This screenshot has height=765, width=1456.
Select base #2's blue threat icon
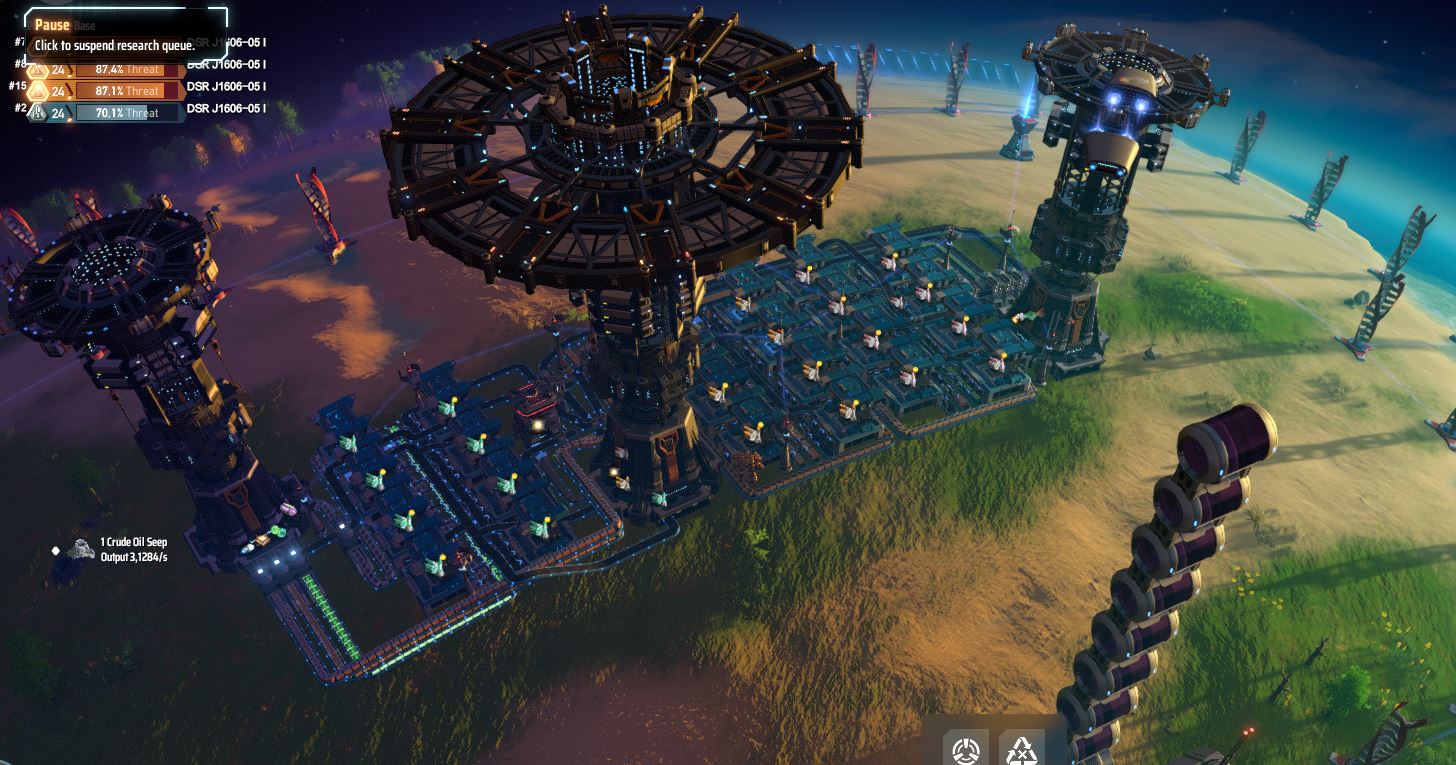(38, 113)
